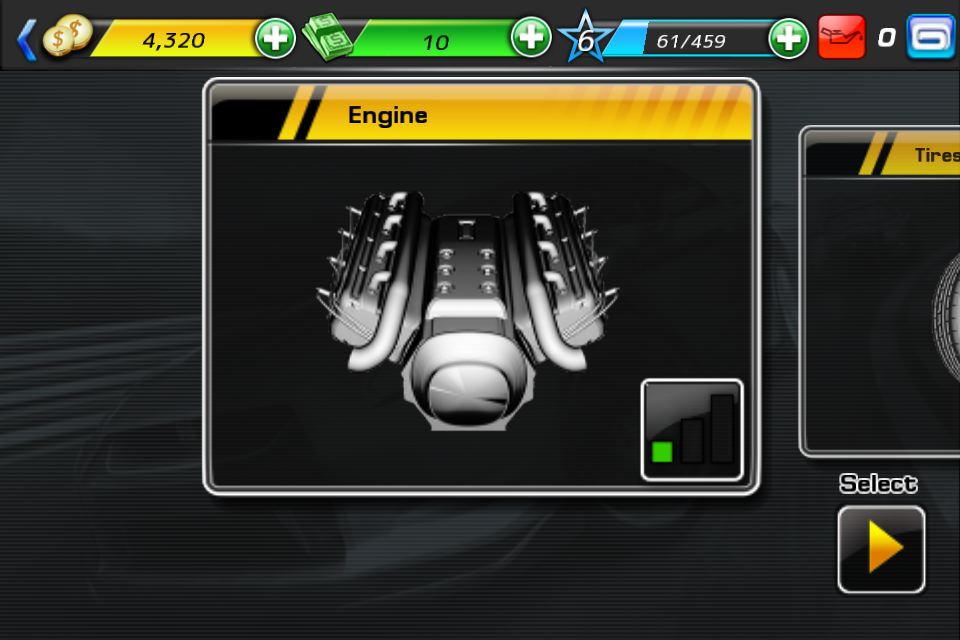Tap the plus button beside experience bar

tap(788, 39)
